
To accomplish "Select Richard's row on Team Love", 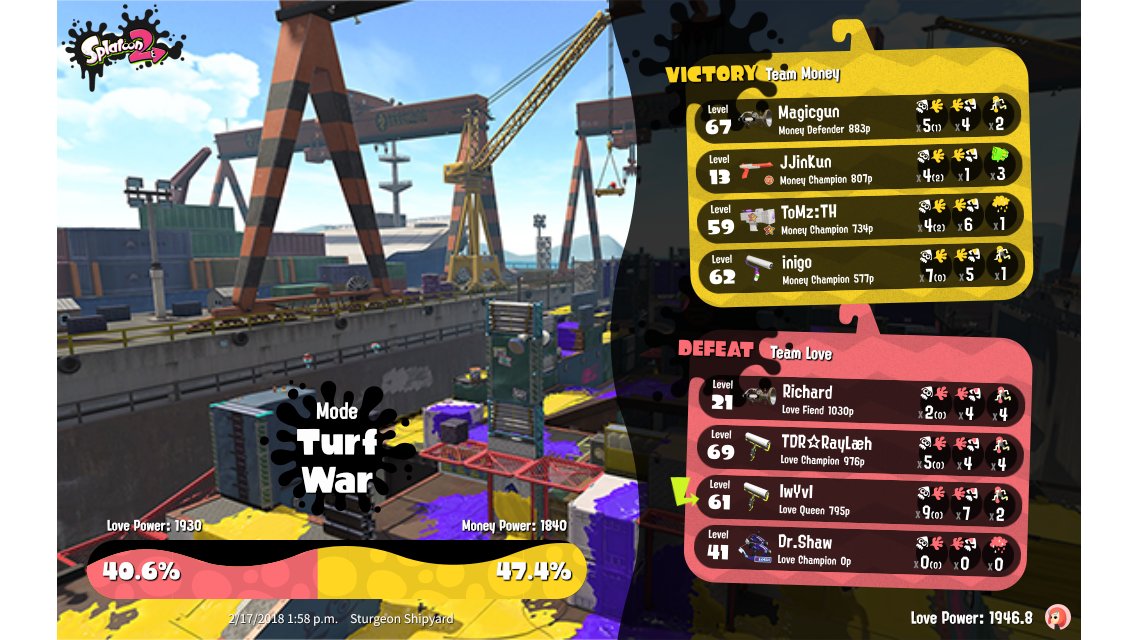I will (x=860, y=398).
